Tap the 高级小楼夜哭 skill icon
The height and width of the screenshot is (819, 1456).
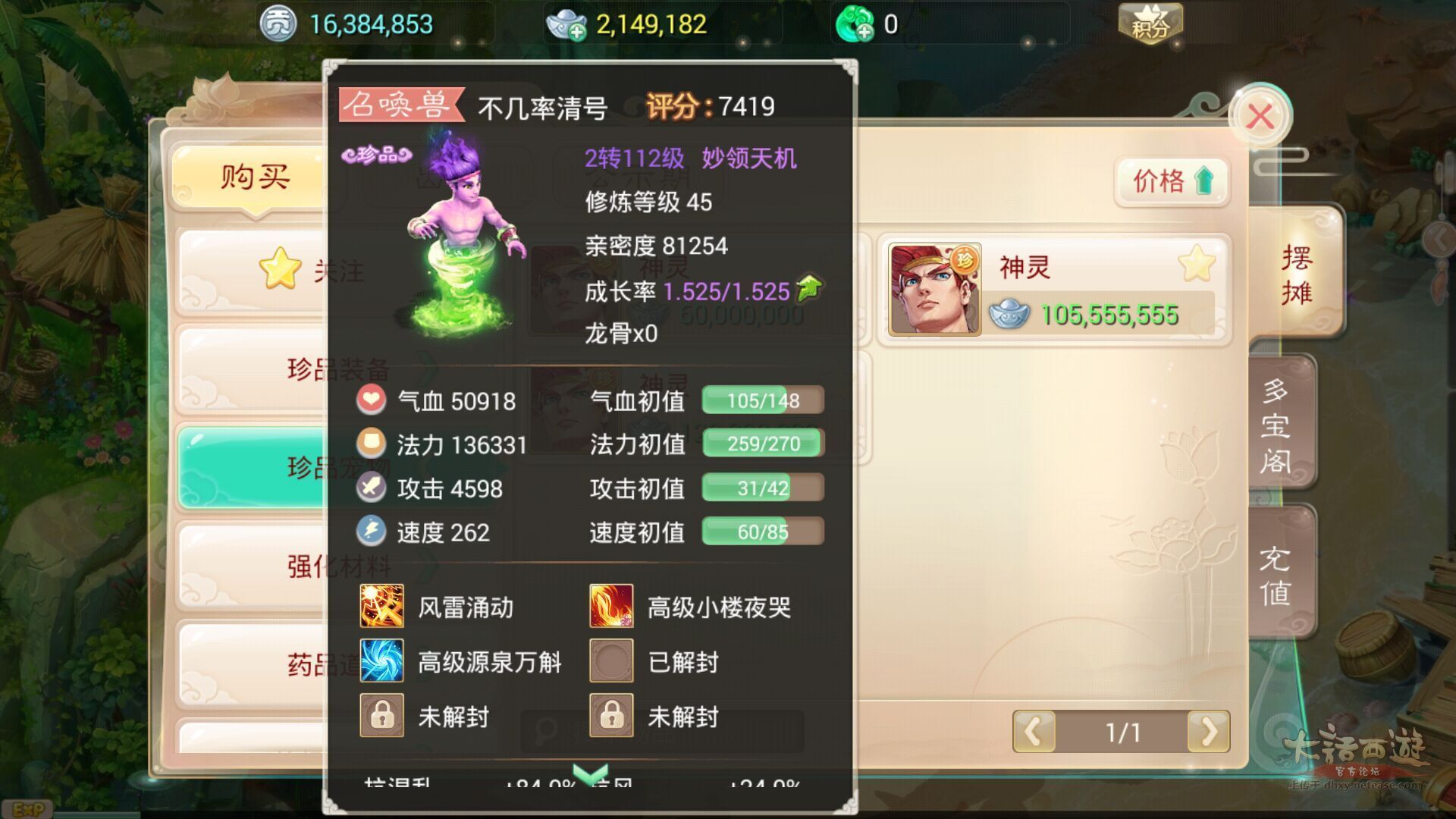point(611,607)
